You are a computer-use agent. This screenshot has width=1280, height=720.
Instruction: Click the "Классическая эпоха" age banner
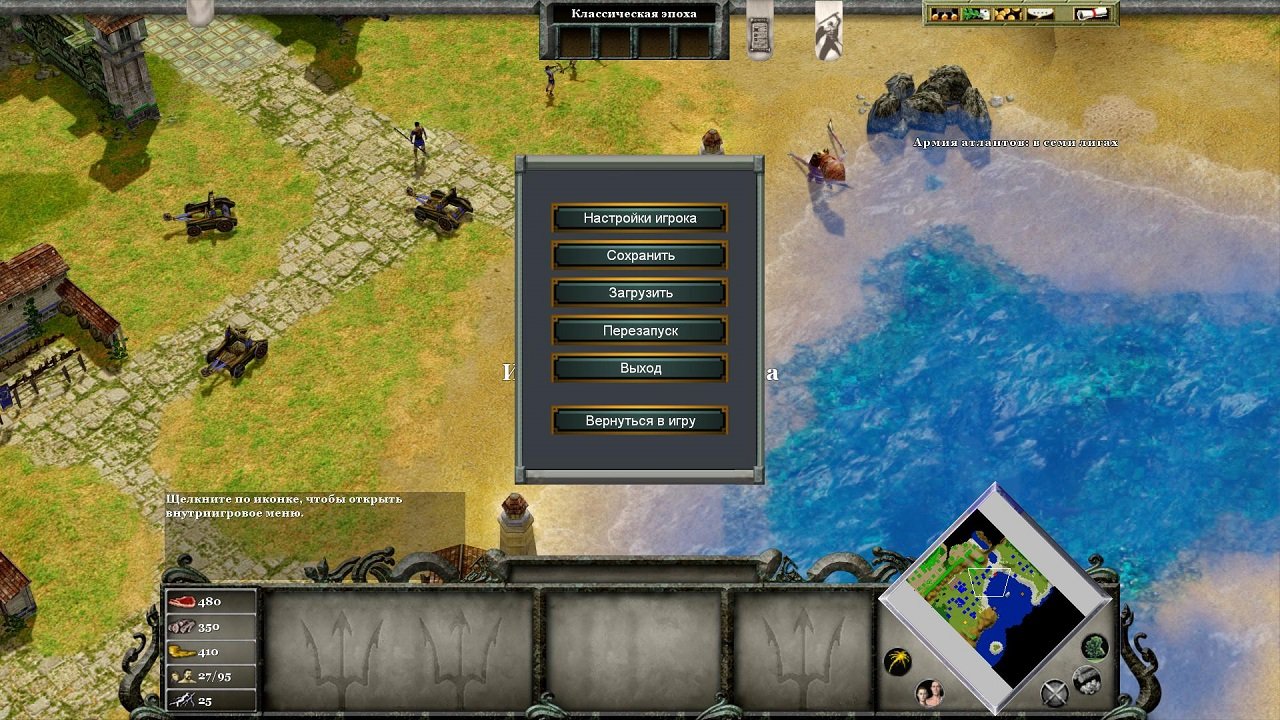634,13
